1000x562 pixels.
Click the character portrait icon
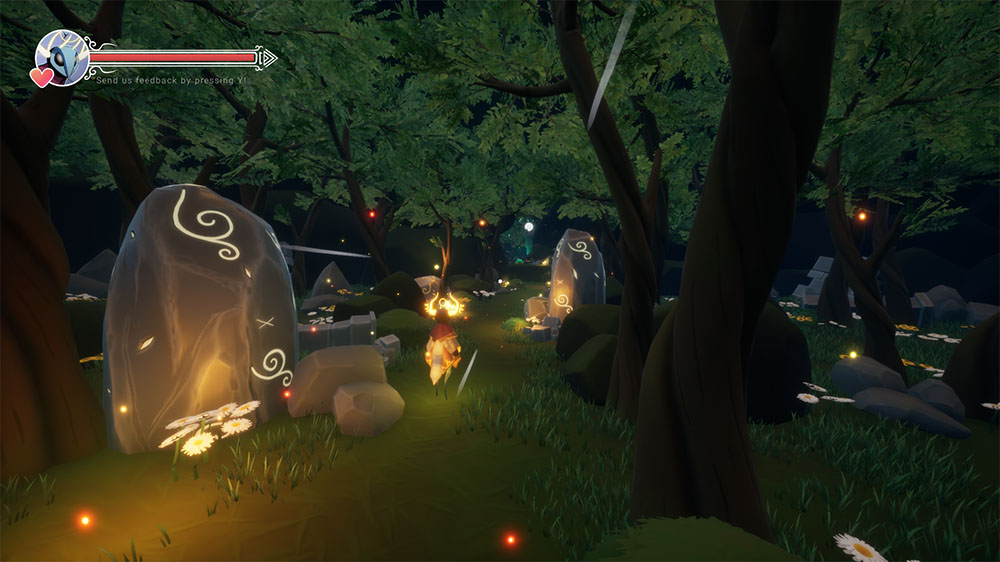click(x=62, y=57)
